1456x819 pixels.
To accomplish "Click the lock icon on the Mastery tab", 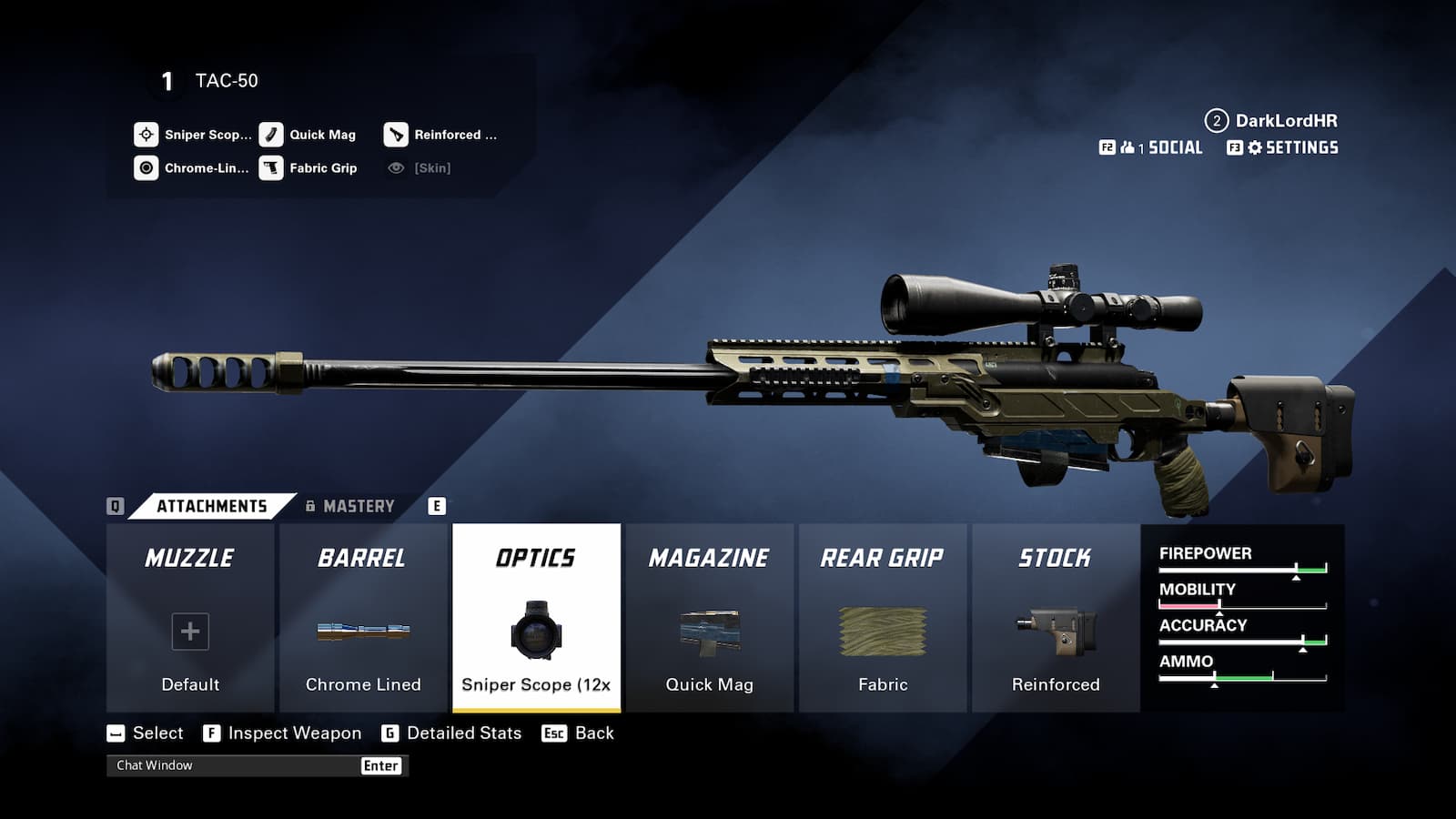I will (x=312, y=506).
